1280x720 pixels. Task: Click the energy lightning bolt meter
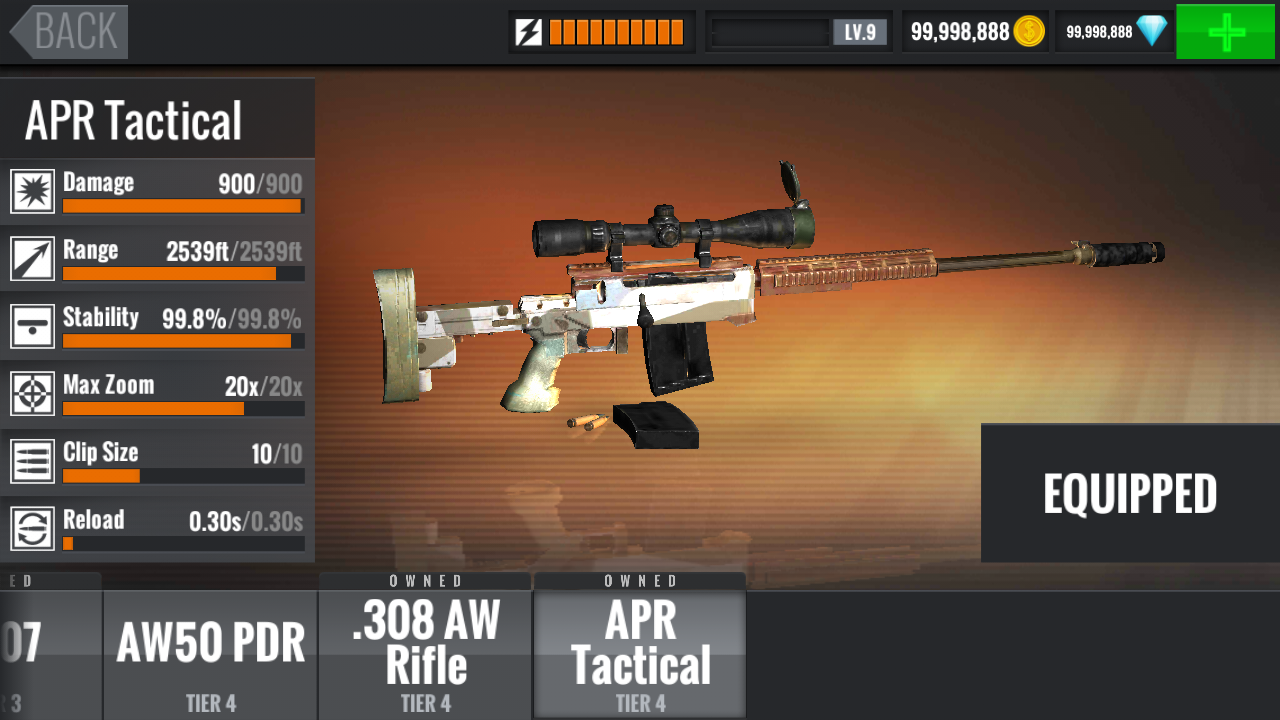[601, 32]
